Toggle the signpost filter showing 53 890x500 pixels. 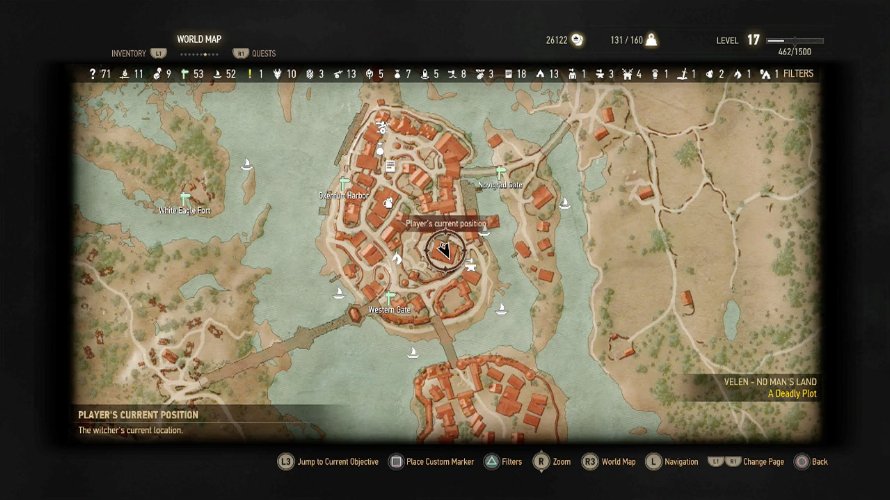point(183,74)
